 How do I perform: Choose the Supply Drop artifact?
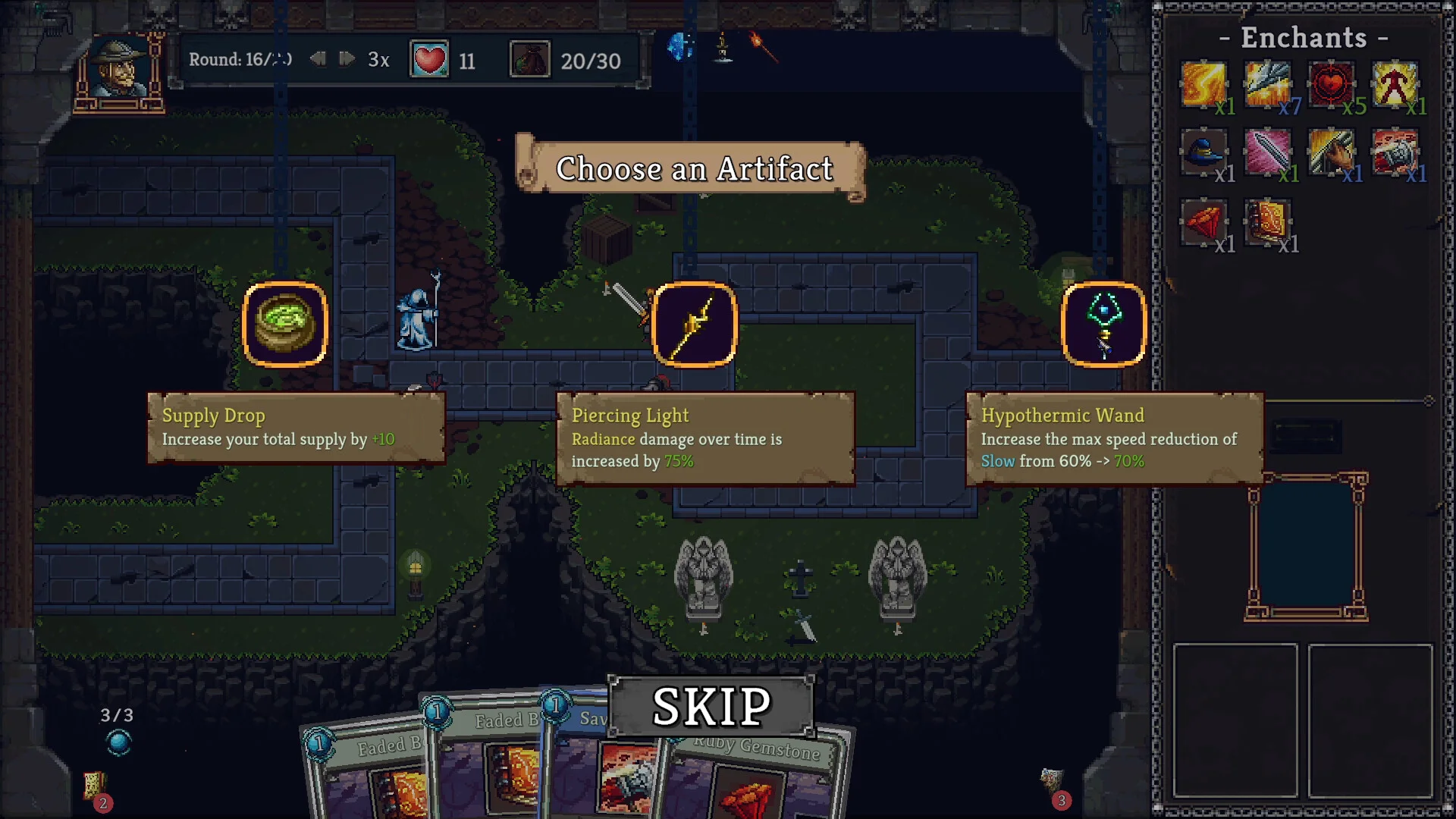(x=285, y=325)
